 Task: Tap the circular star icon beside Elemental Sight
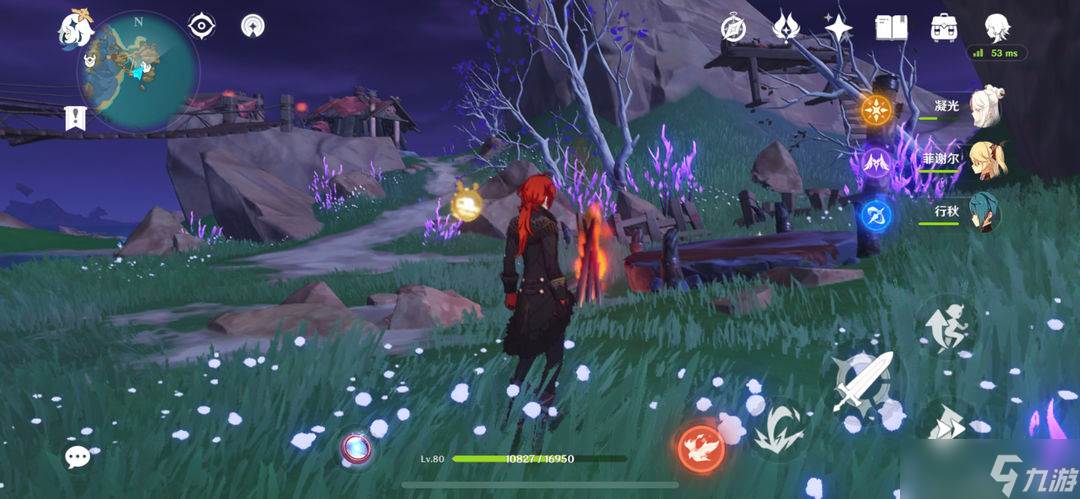[256, 27]
